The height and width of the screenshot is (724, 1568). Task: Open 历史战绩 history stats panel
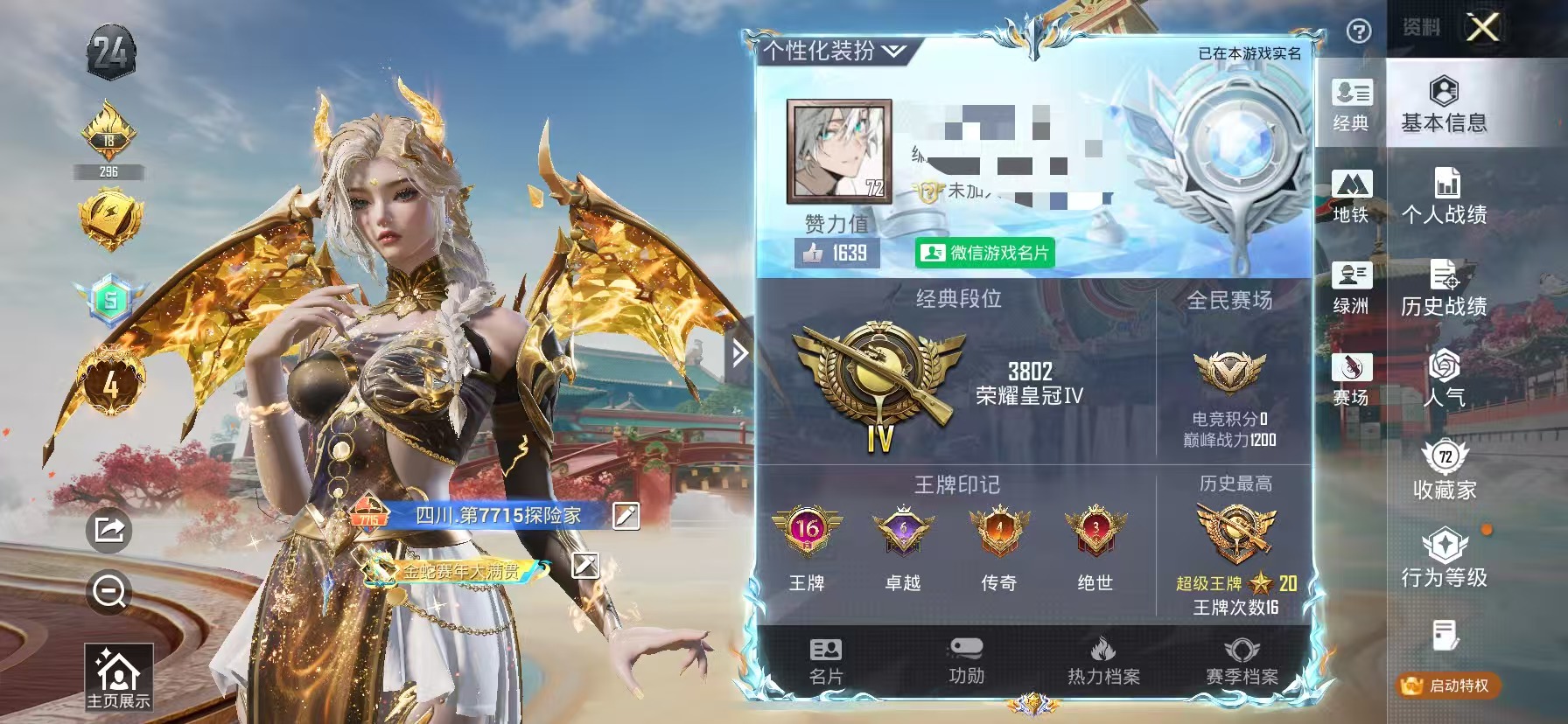coord(1445,289)
